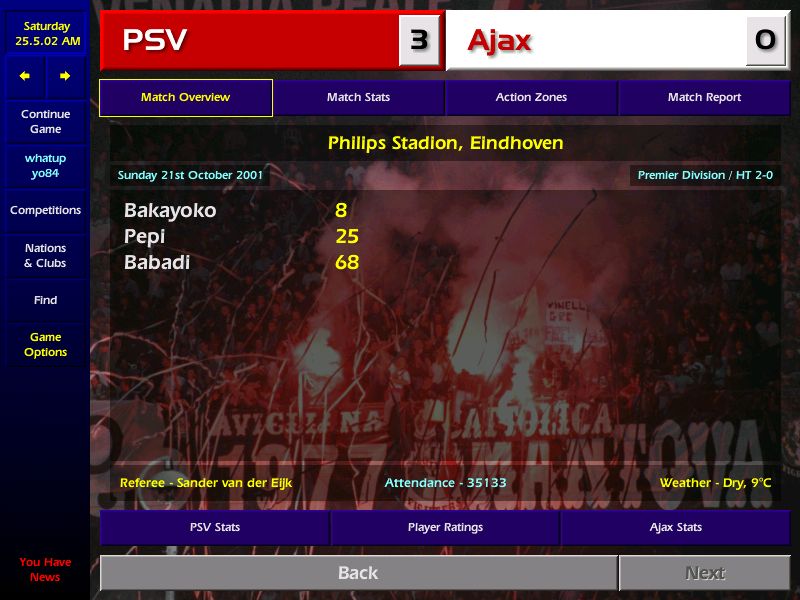Click the left yellow arrow button
The image size is (800, 600).
pos(25,76)
